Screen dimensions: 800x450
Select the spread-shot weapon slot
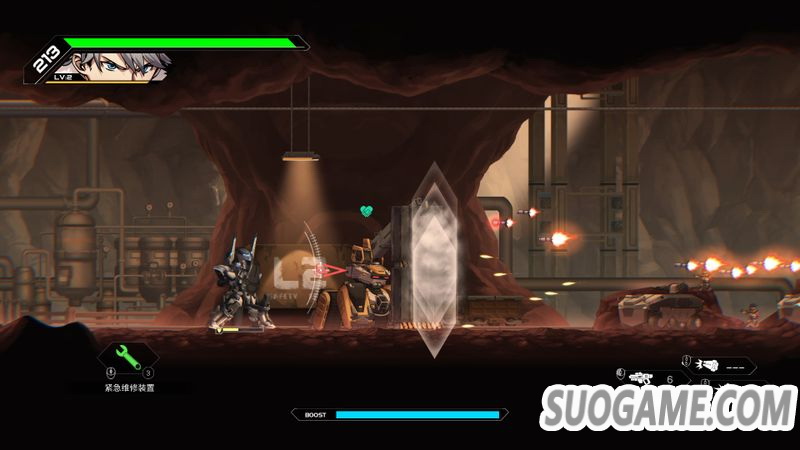(x=710, y=365)
